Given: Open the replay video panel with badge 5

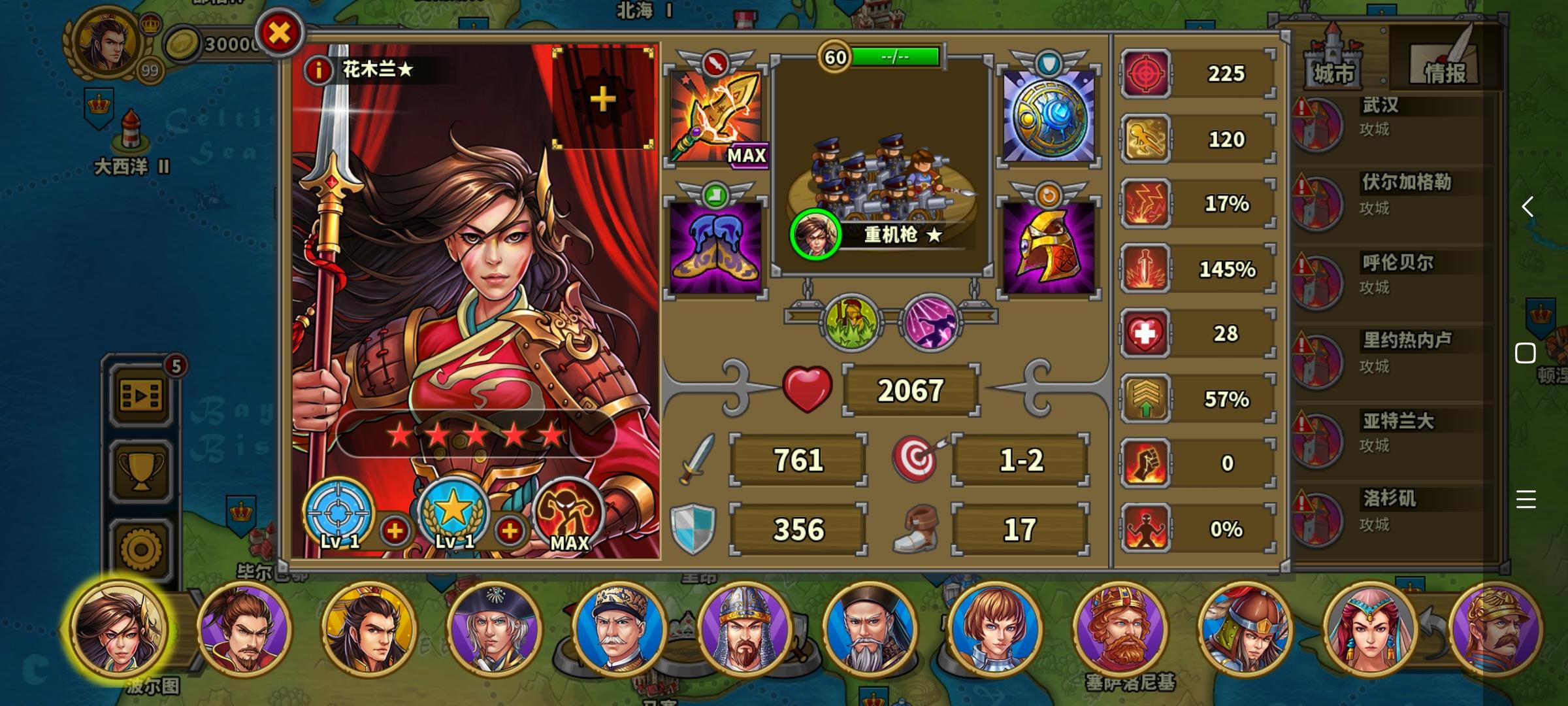Looking at the screenshot, I should tap(139, 394).
